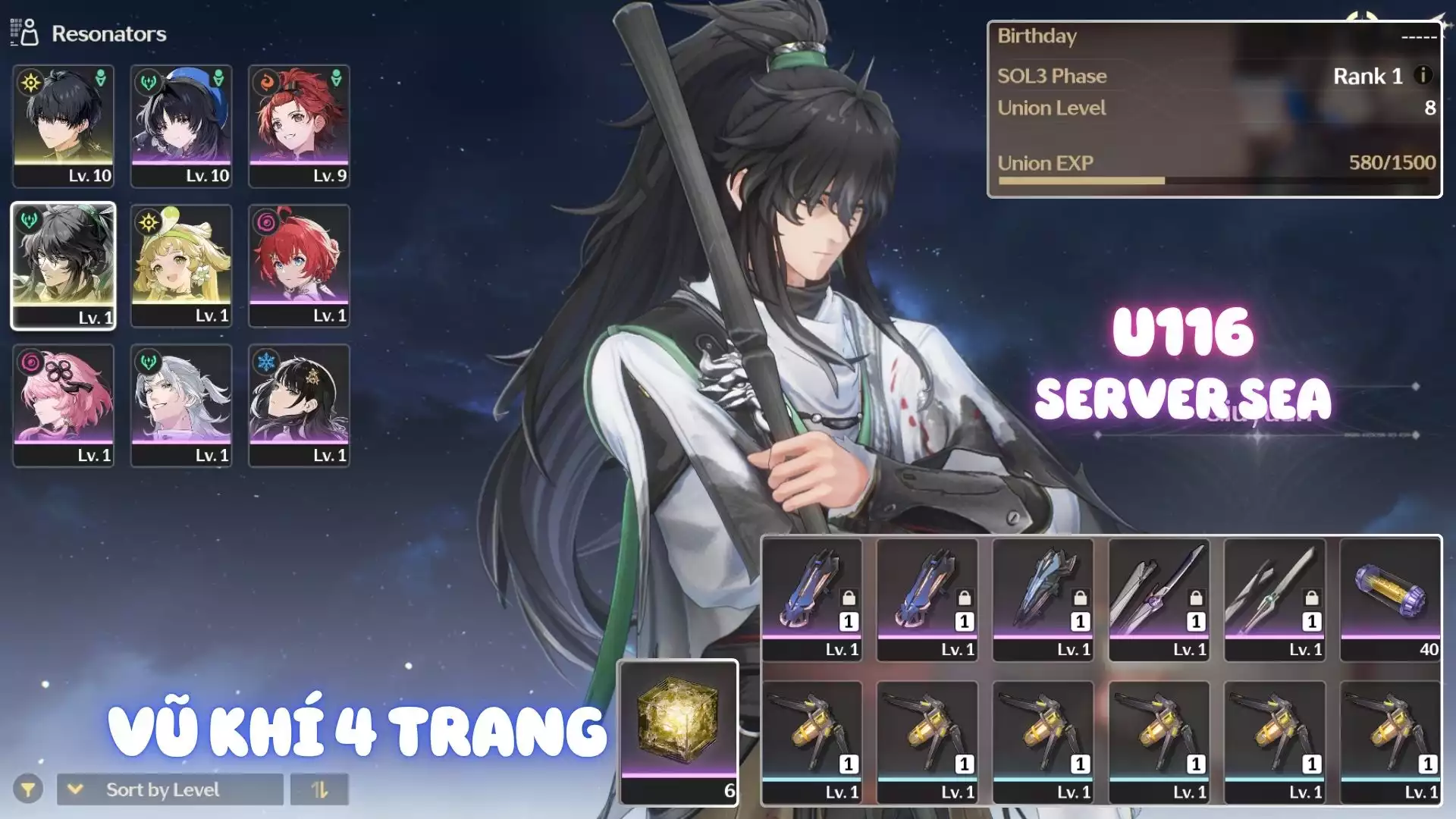Open the Sort by Level dropdown
1456x819 pixels.
pos(170,789)
